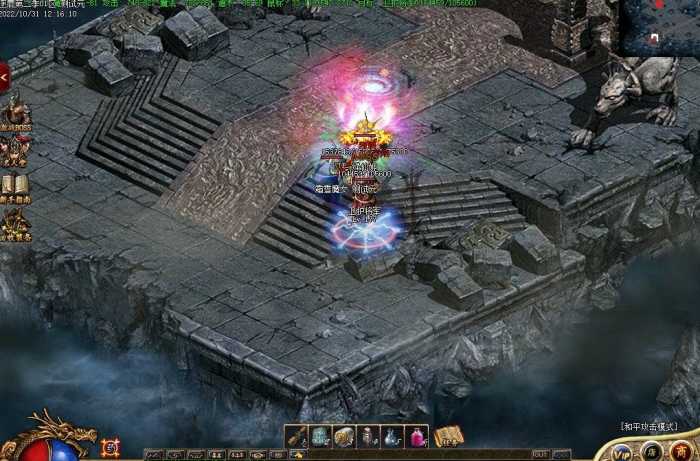Click the OUT button on the bottom bar
Screen dimensions: 700x461
(539, 454)
